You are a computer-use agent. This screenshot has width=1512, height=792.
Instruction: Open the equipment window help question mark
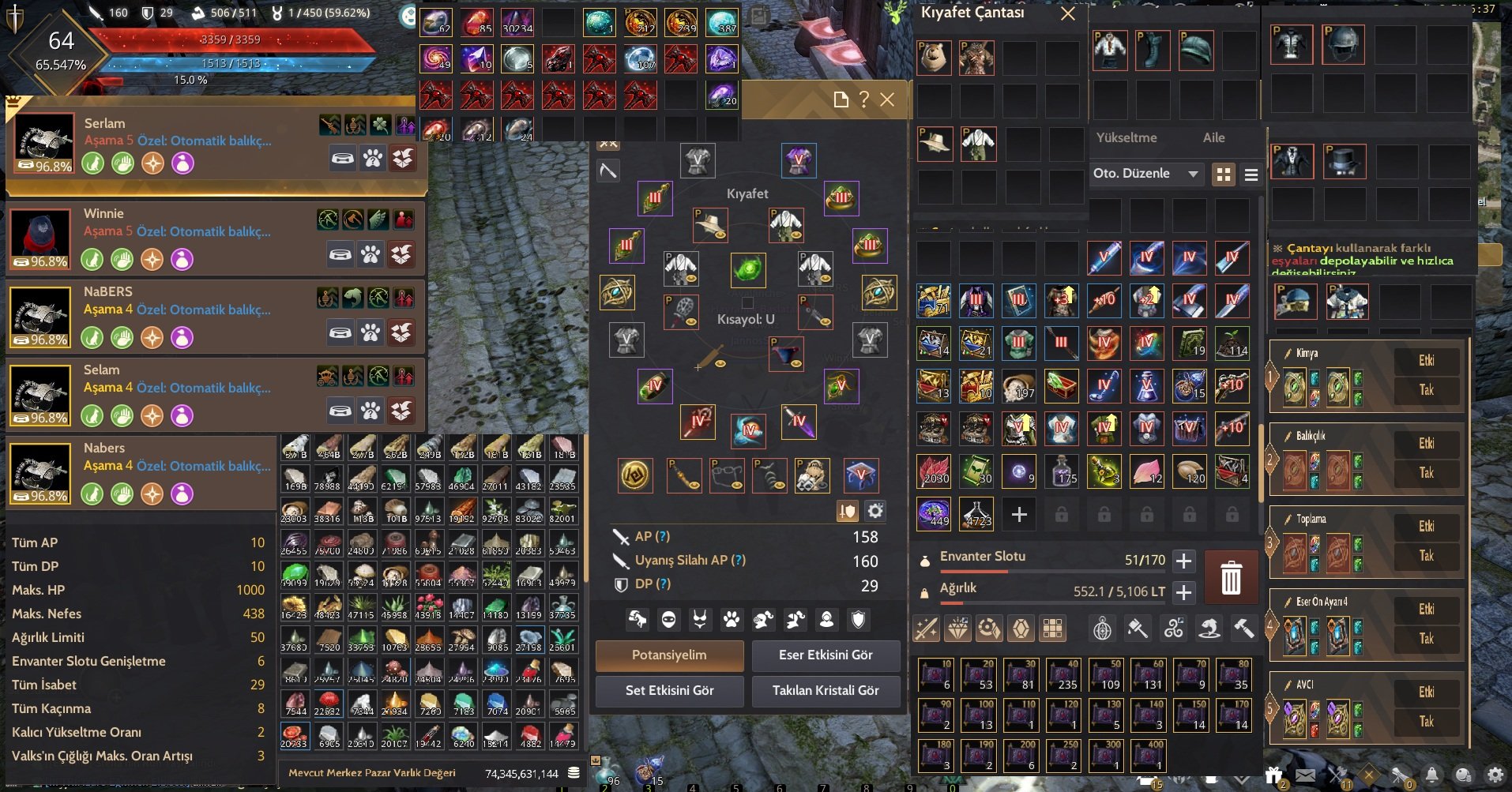[864, 100]
